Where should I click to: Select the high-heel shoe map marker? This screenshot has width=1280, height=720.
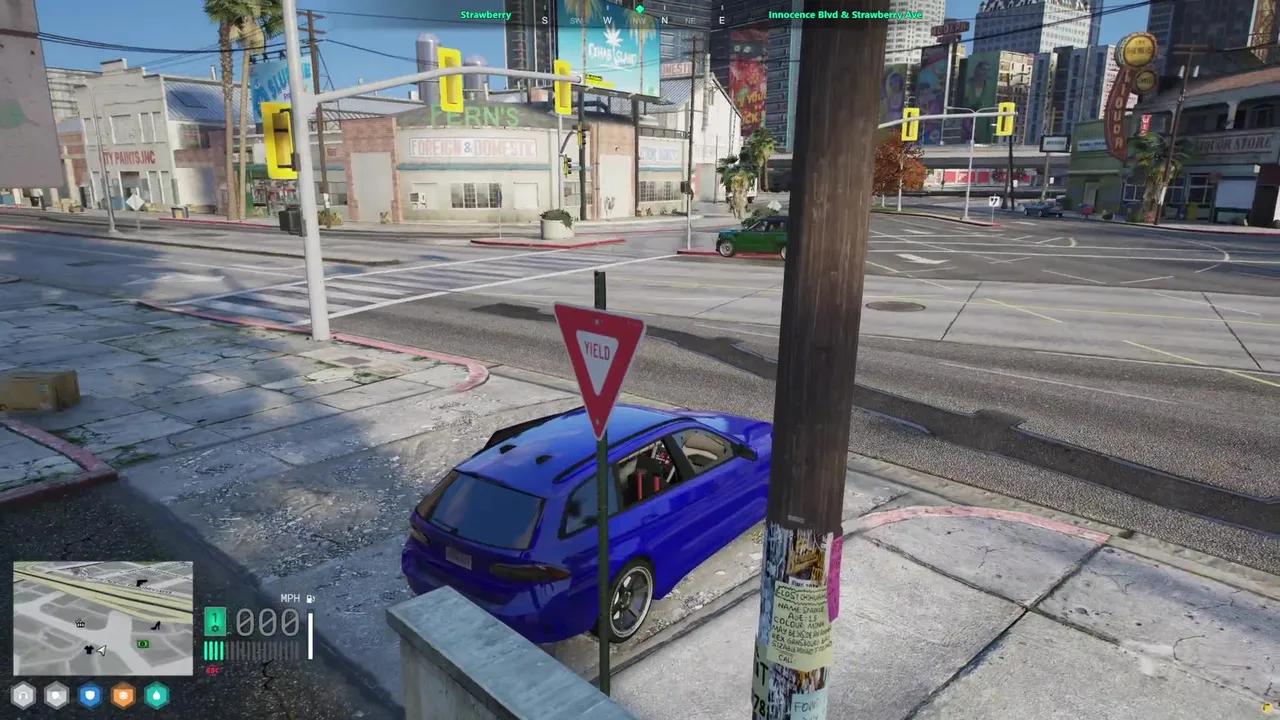click(156, 625)
